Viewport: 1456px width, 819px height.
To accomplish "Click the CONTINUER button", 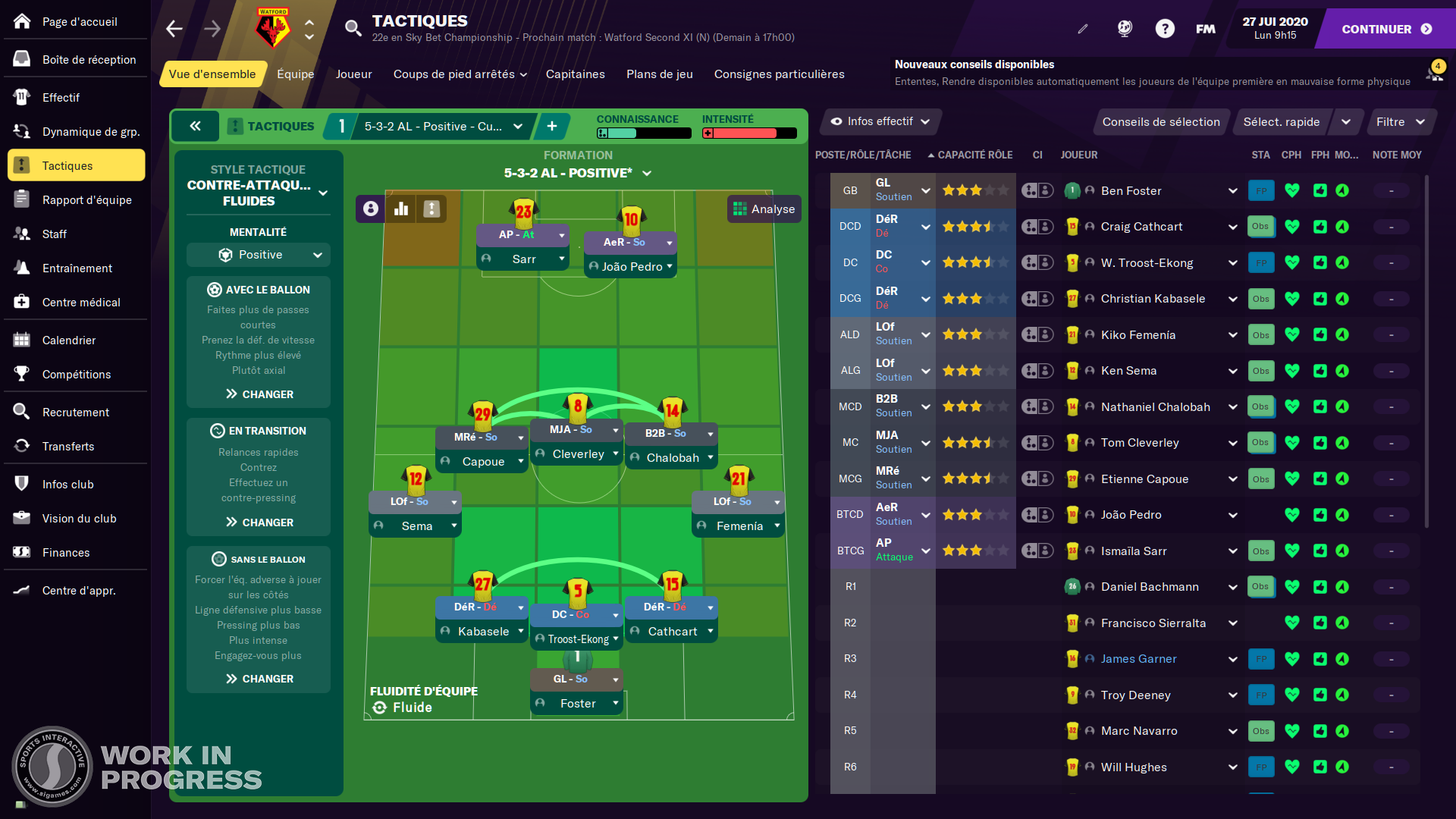I will pyautogui.click(x=1385, y=29).
